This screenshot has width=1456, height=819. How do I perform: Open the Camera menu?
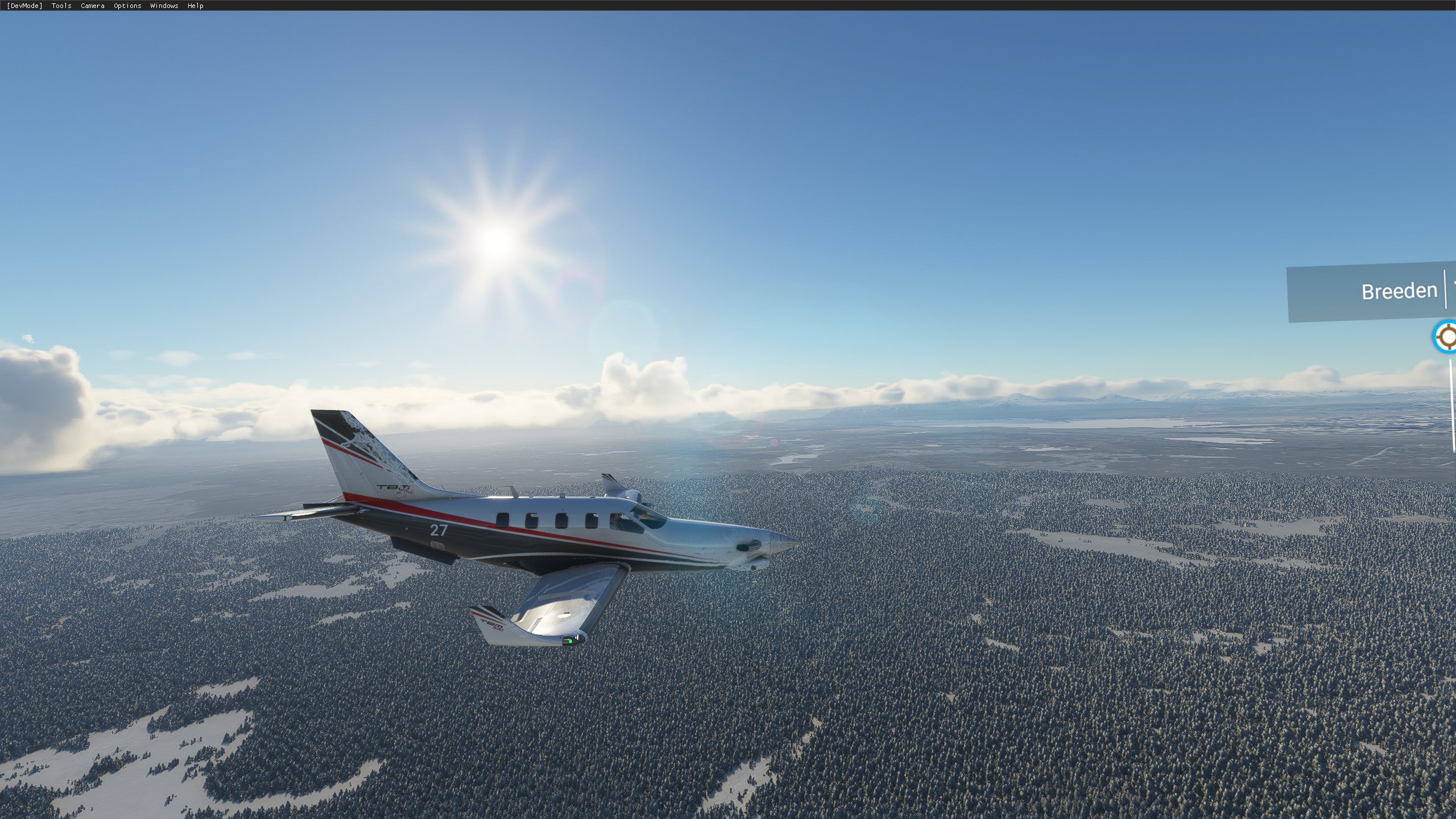point(92,6)
